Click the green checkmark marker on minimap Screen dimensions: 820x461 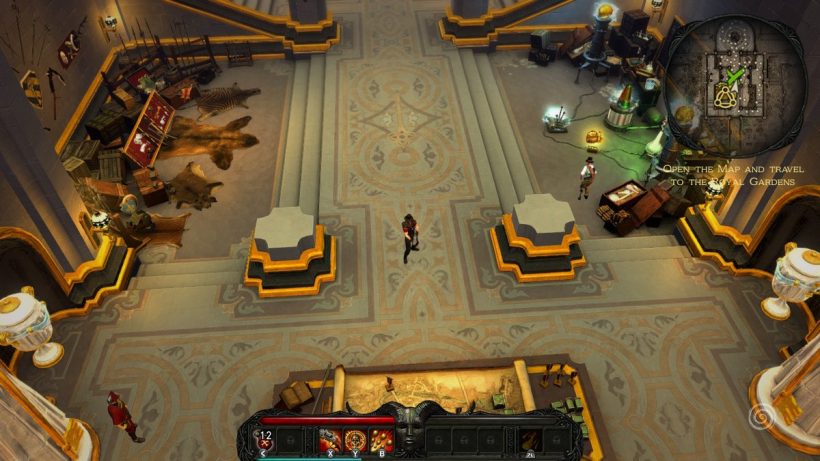(x=737, y=76)
